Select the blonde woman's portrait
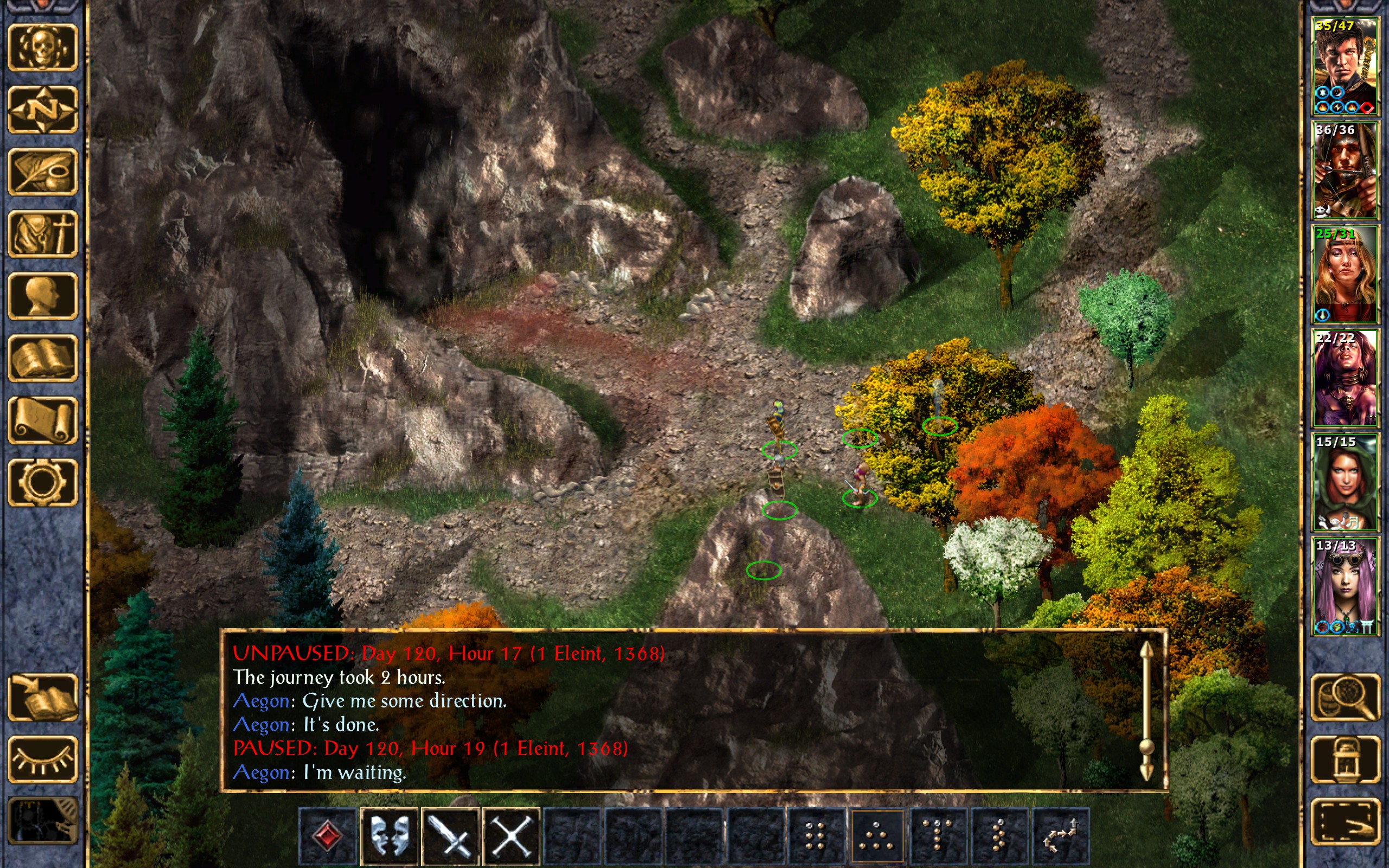Viewport: 1389px width, 868px height. pyautogui.click(x=1344, y=275)
